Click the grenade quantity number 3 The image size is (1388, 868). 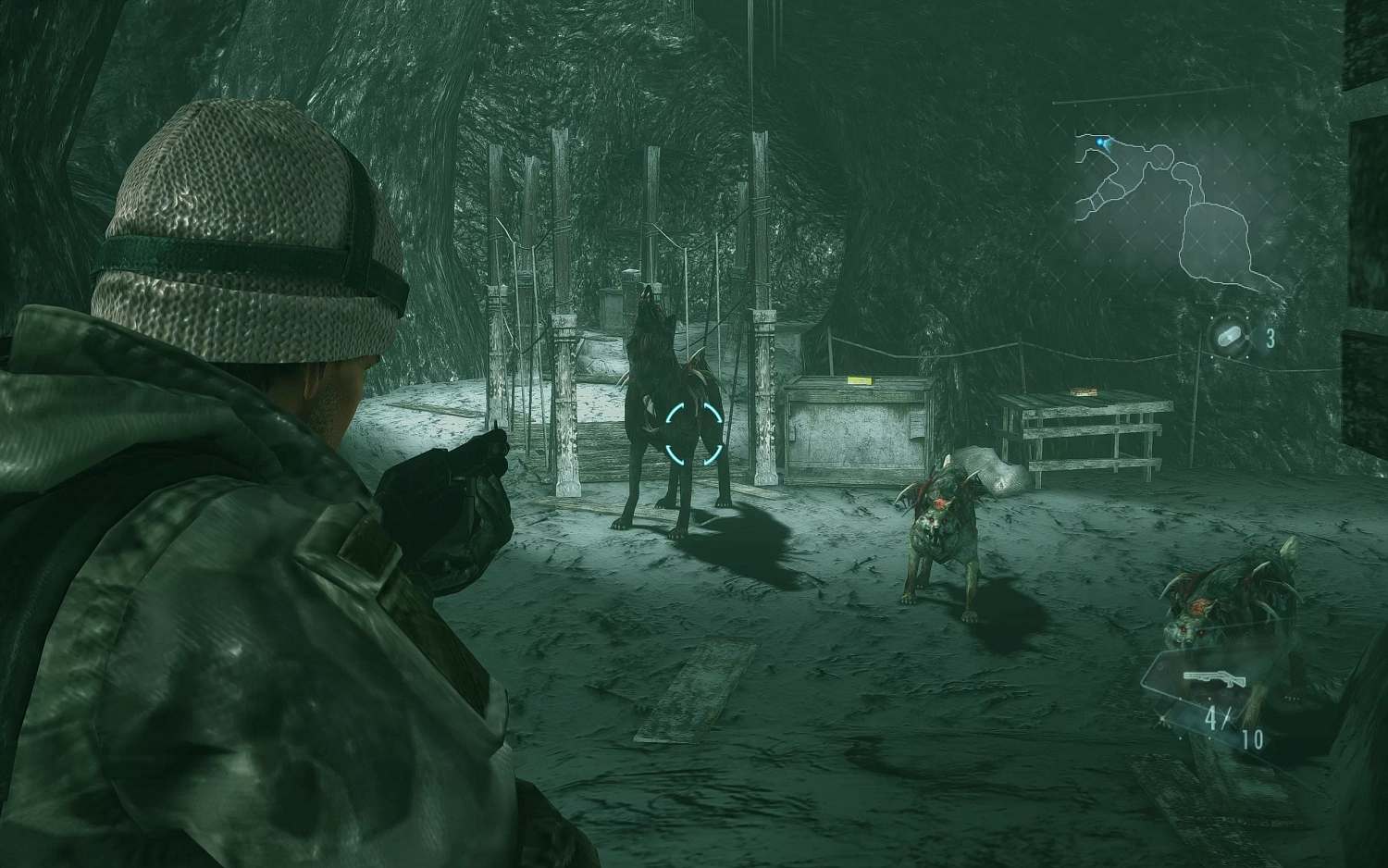point(1271,337)
